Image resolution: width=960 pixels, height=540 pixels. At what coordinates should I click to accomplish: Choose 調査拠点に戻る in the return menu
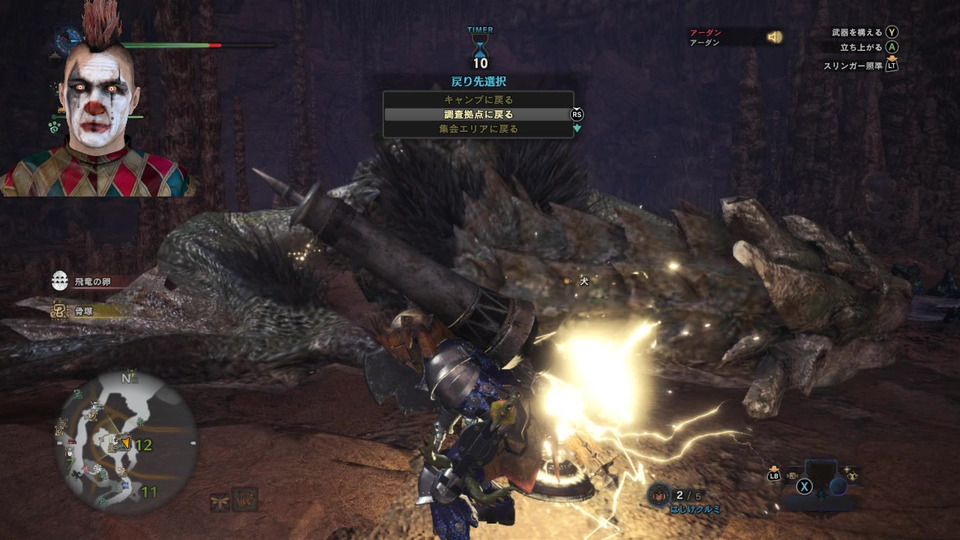point(477,114)
